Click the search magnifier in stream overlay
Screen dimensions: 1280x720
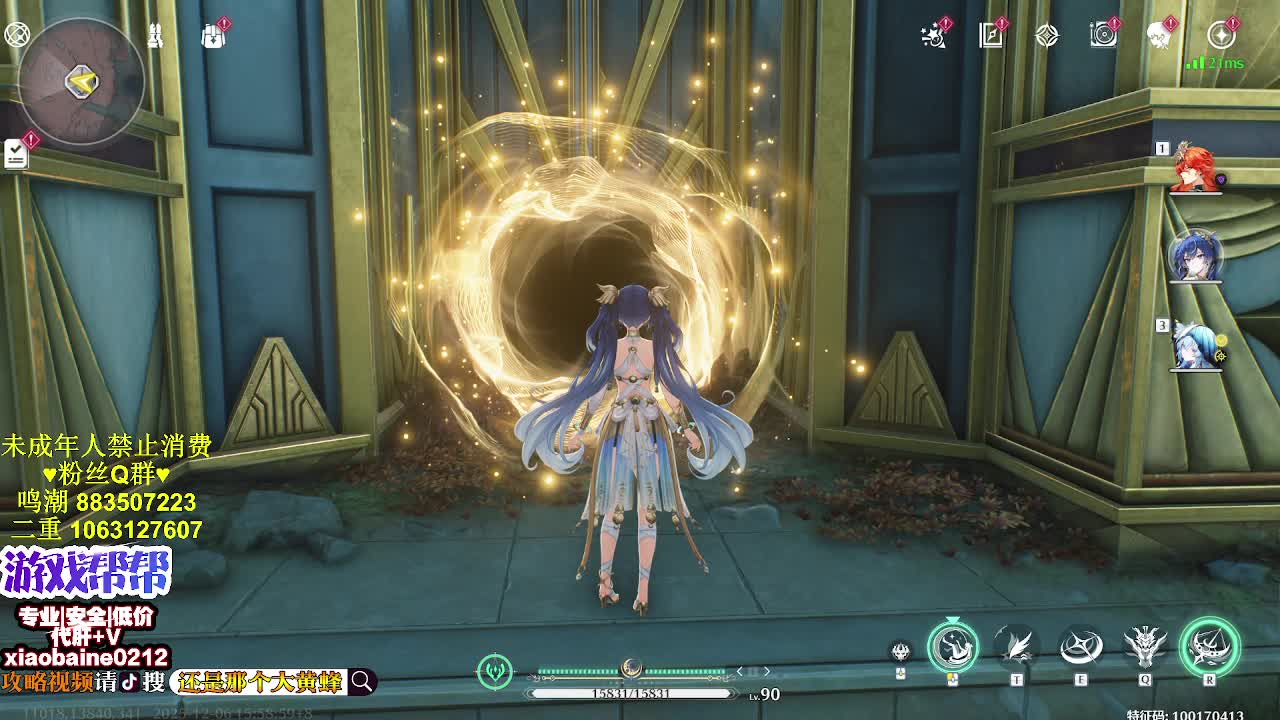point(362,682)
